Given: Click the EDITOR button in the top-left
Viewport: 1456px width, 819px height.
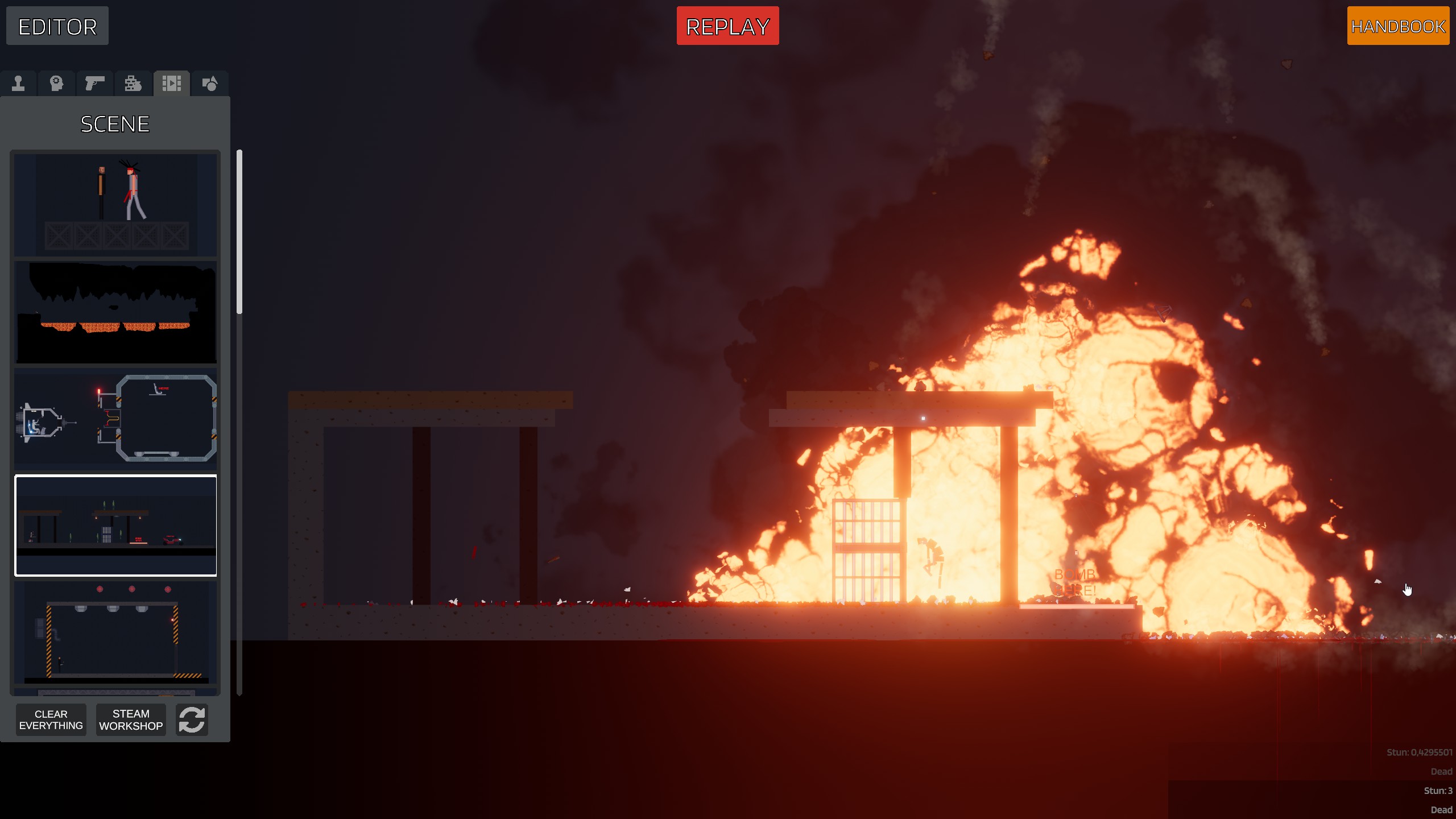Looking at the screenshot, I should tap(57, 26).
